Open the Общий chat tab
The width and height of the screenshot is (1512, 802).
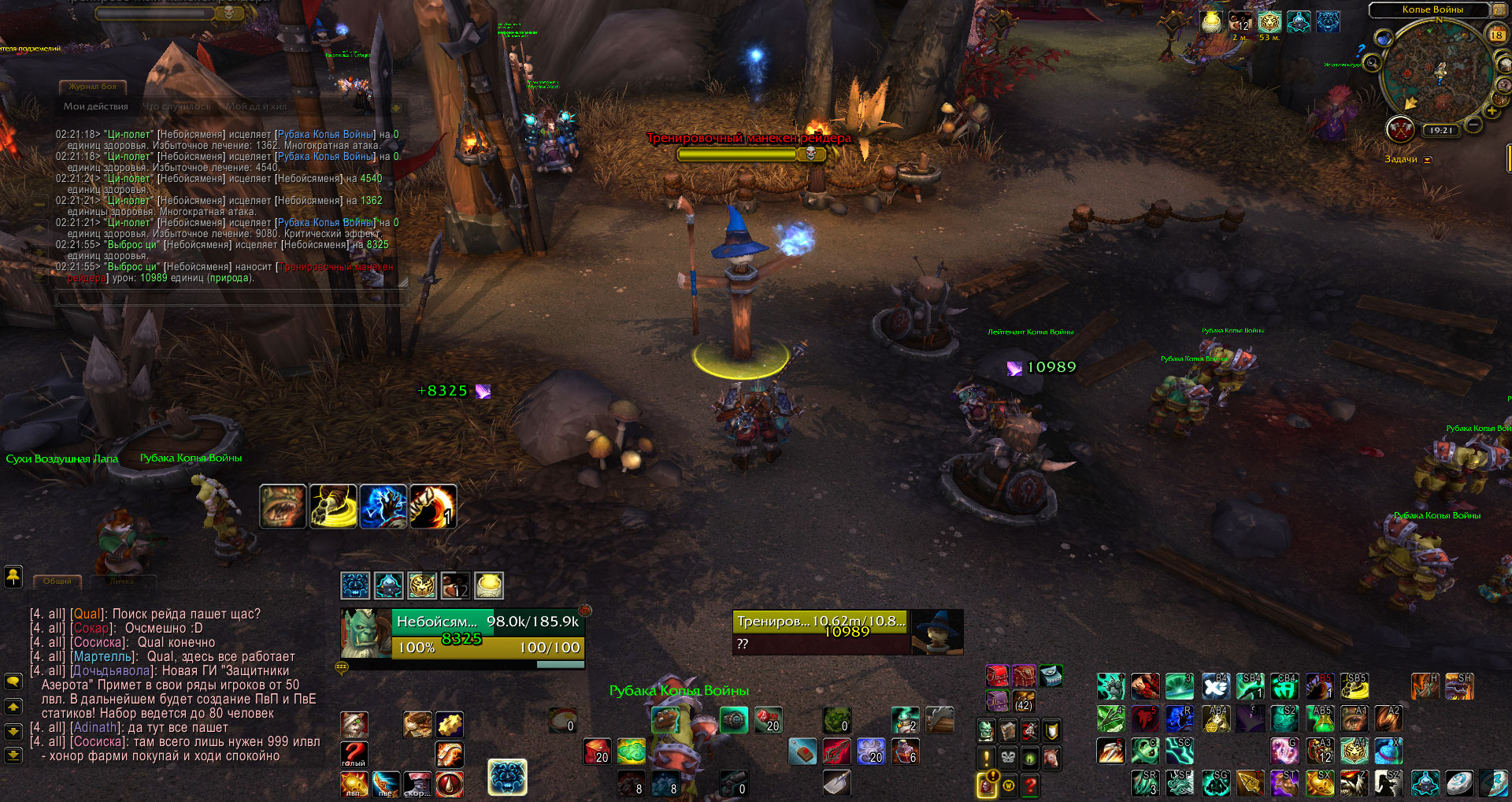point(57,581)
